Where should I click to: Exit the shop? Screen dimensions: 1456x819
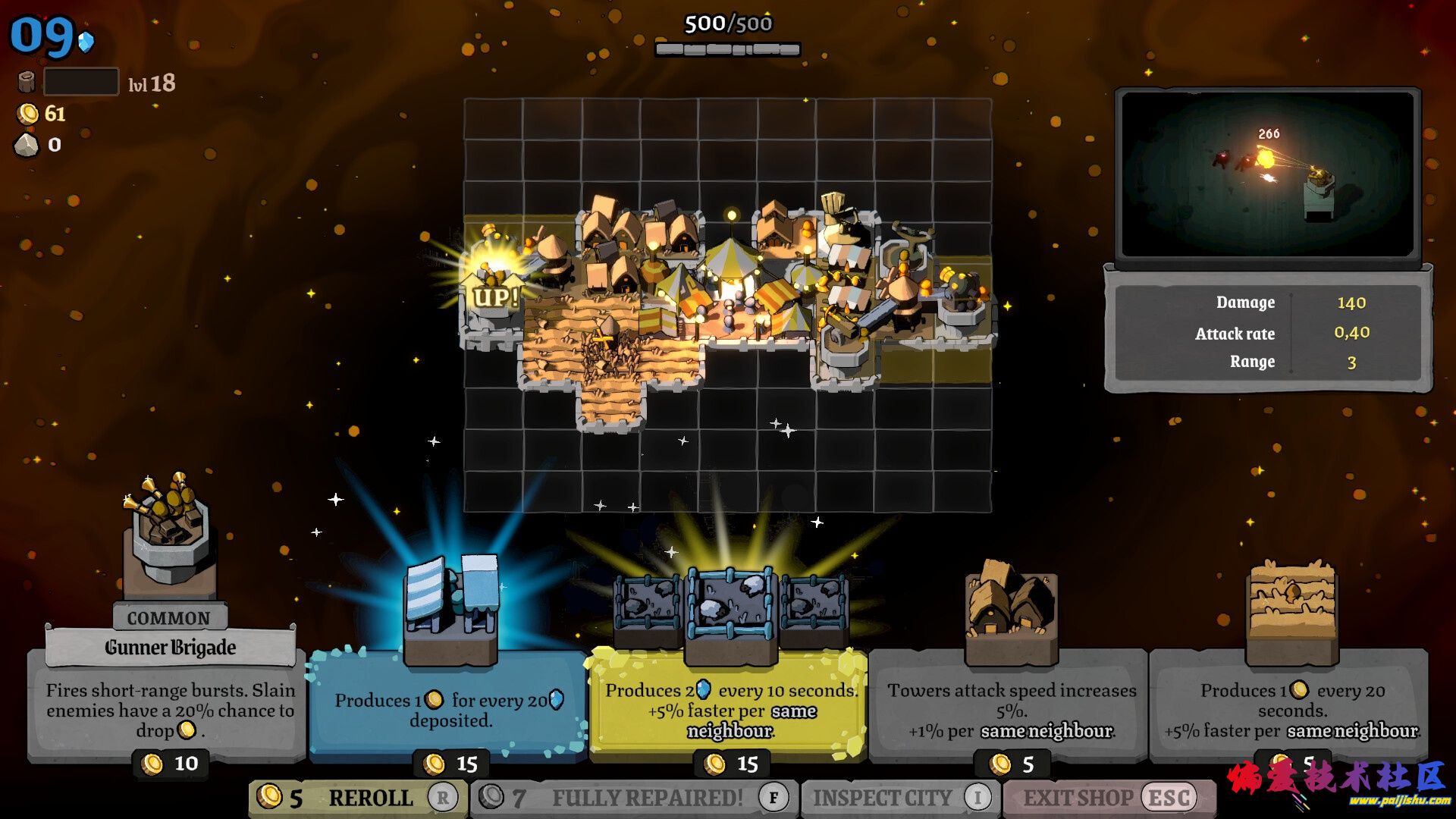coord(1108,798)
